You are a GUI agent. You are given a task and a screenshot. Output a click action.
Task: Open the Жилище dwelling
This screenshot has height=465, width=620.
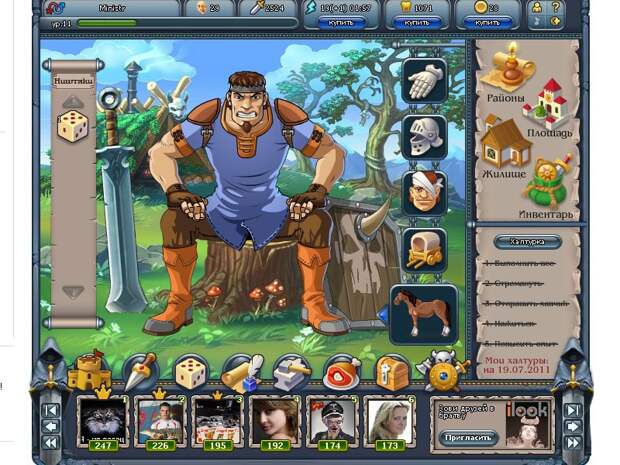[506, 147]
